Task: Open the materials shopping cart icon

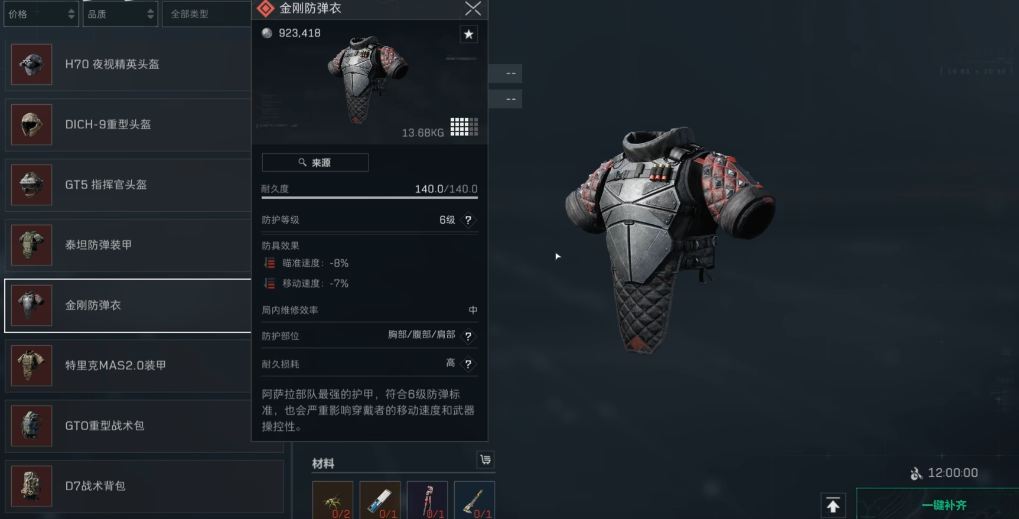Action: [485, 460]
